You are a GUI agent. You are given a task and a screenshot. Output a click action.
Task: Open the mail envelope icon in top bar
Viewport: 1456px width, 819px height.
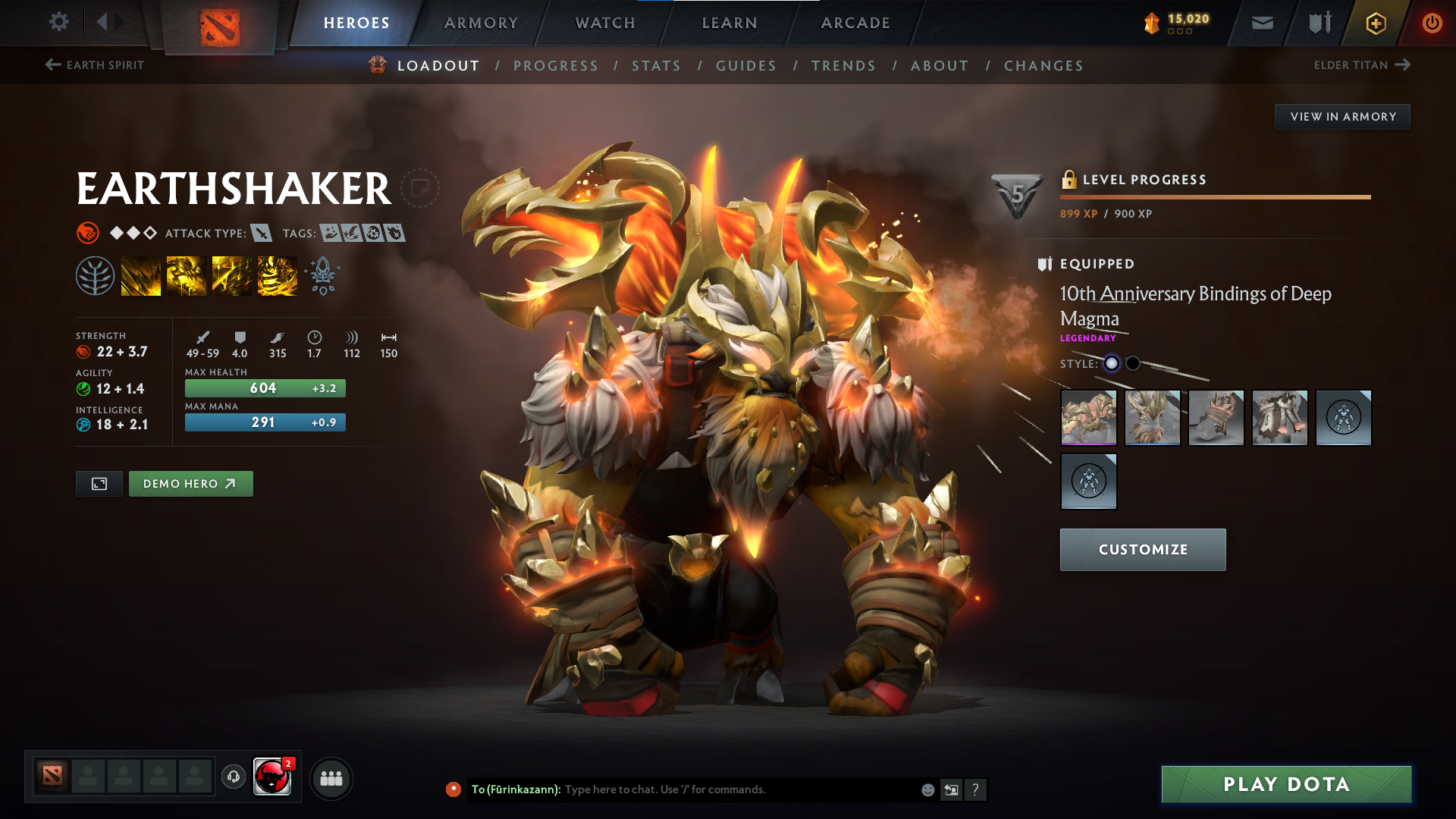click(x=1262, y=23)
